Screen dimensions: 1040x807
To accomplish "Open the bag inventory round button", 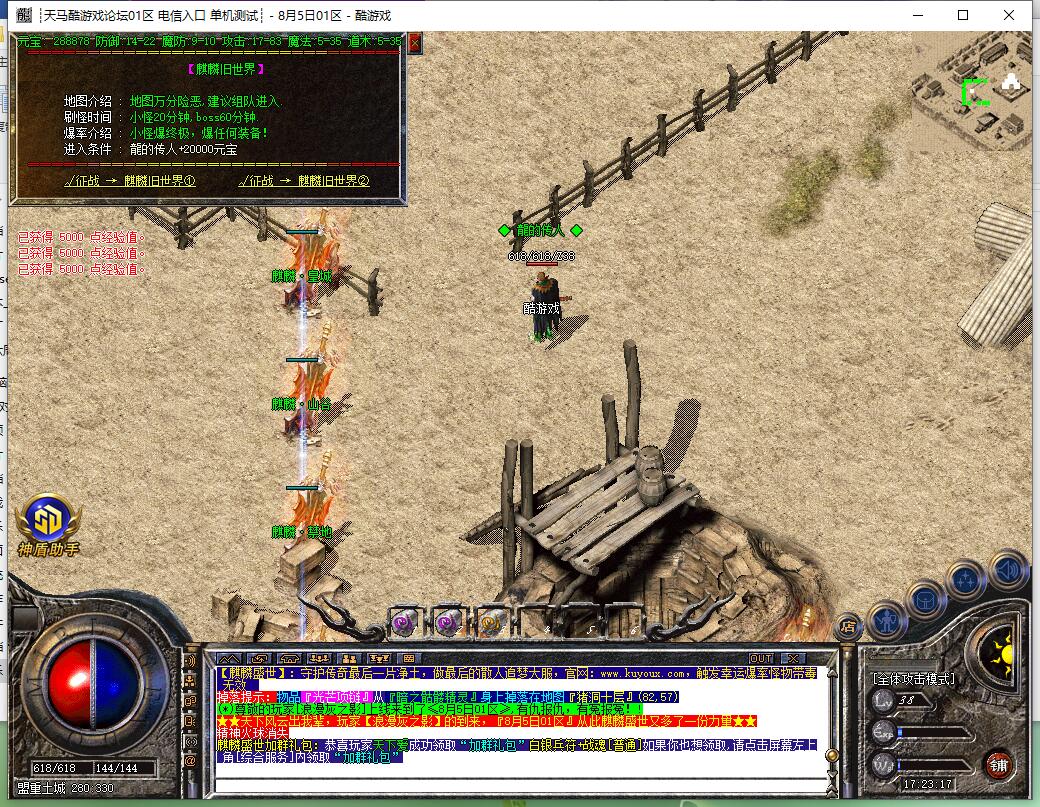I will point(925,598).
